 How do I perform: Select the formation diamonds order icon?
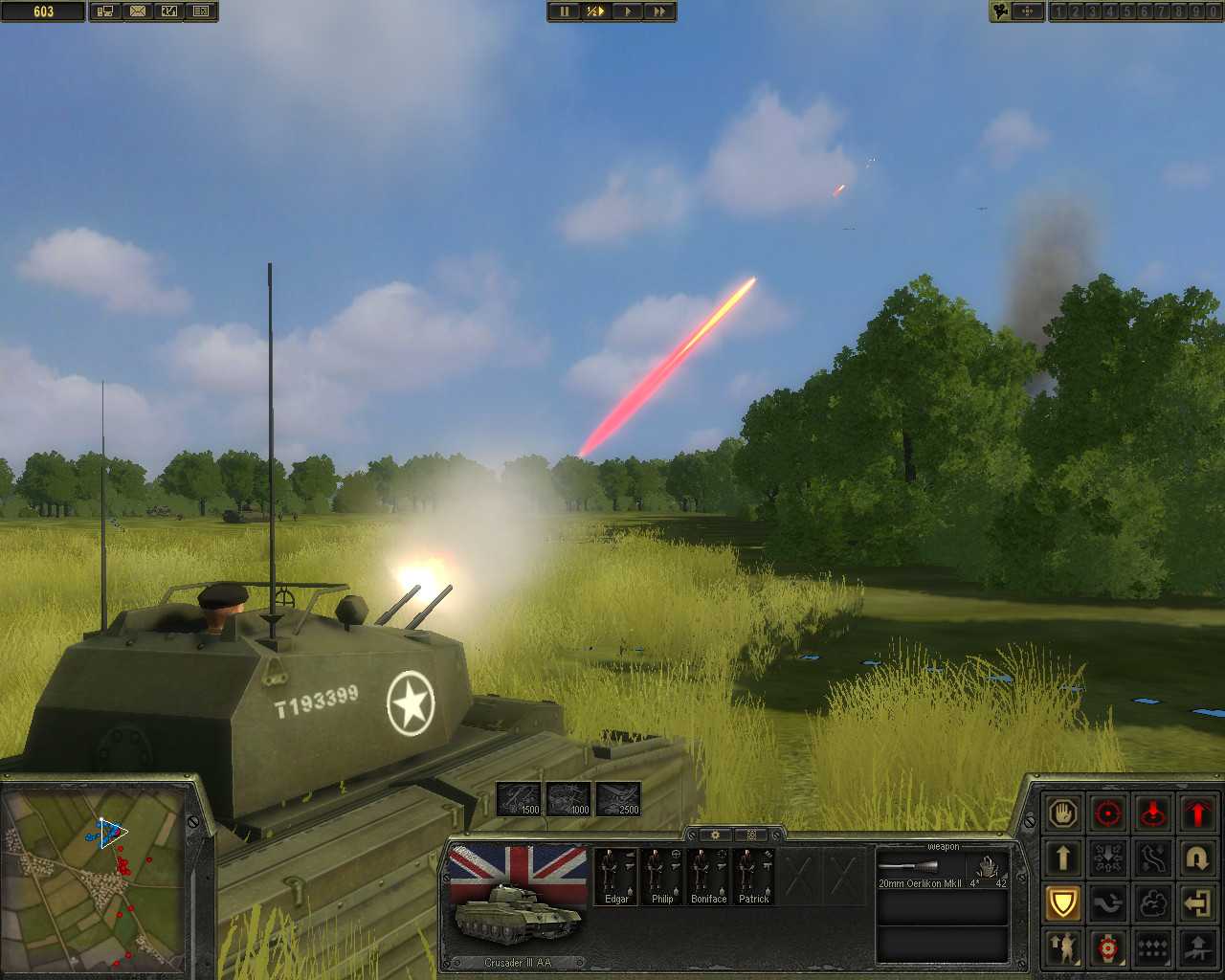(x=1152, y=949)
